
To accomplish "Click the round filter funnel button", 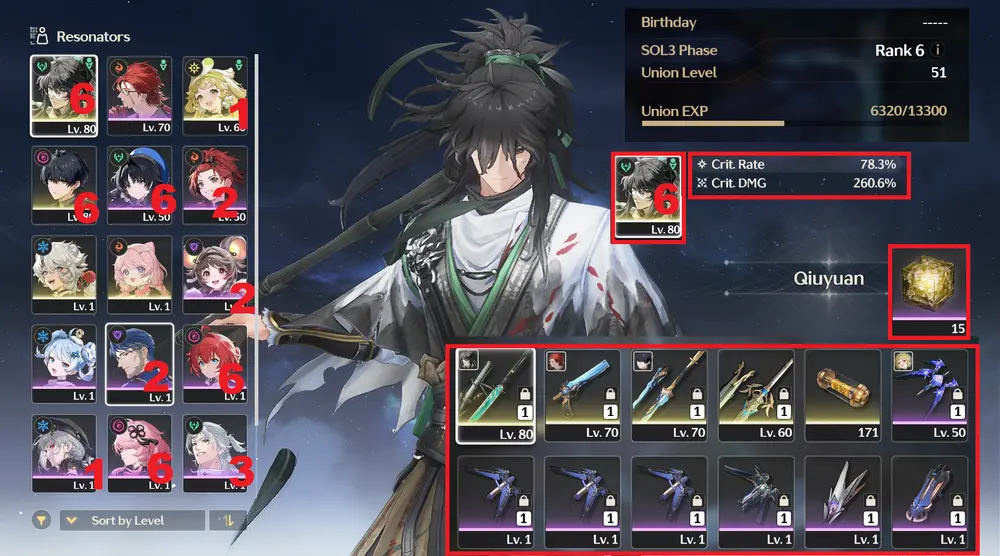I will (x=41, y=520).
